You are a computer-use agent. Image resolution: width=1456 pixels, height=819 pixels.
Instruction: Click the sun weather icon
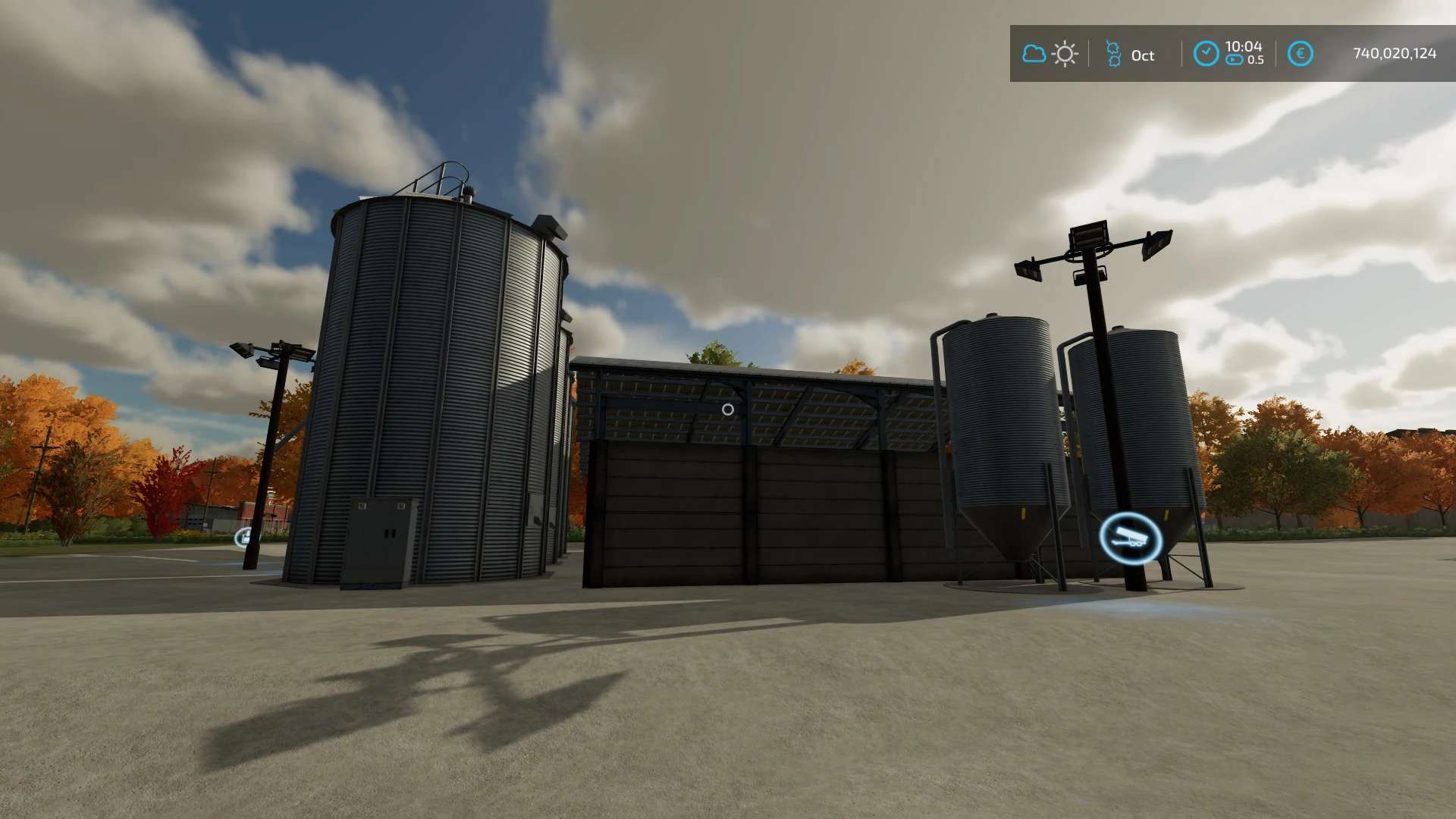(1065, 54)
